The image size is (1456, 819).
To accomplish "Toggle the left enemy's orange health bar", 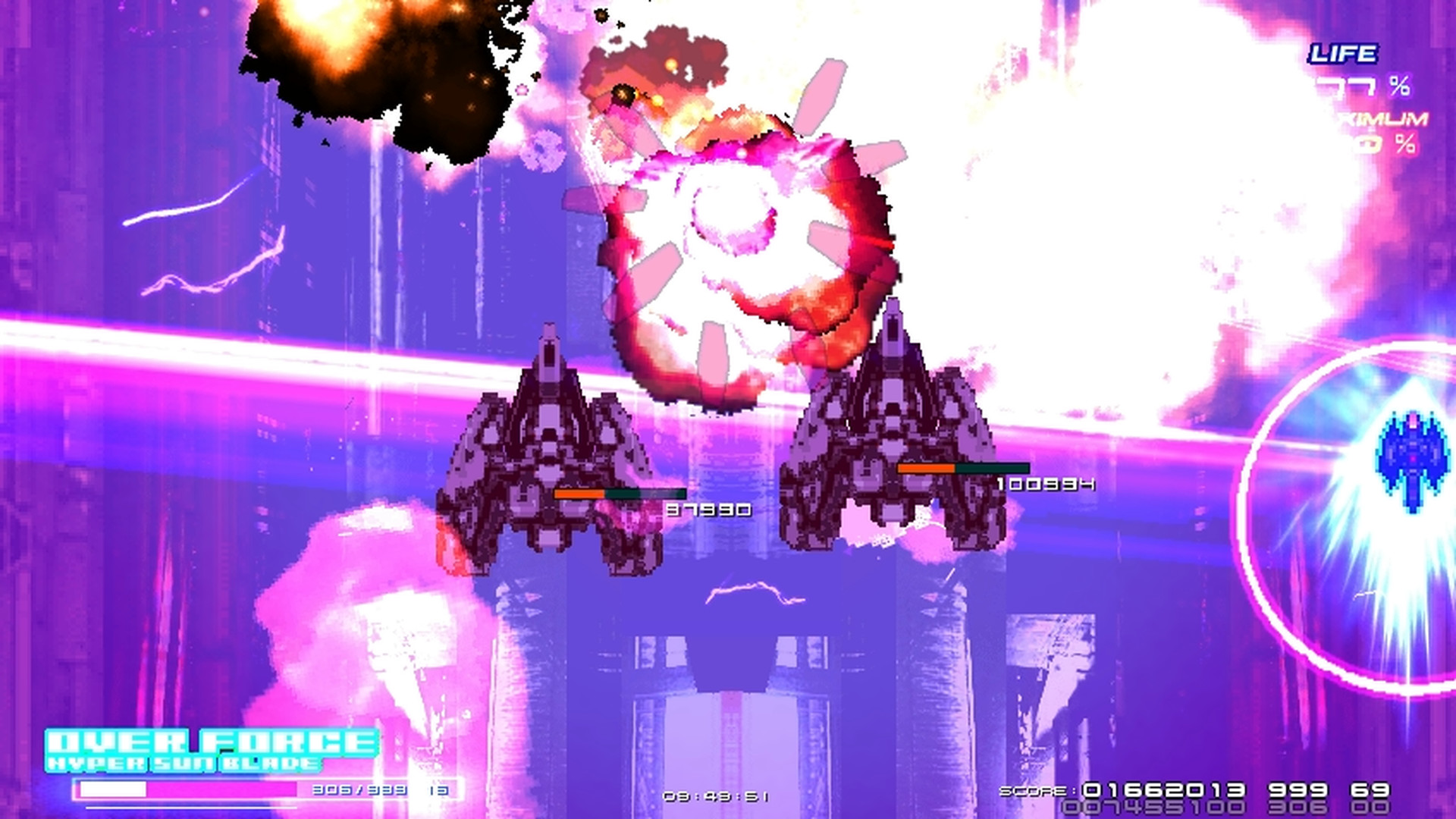I will point(580,494).
